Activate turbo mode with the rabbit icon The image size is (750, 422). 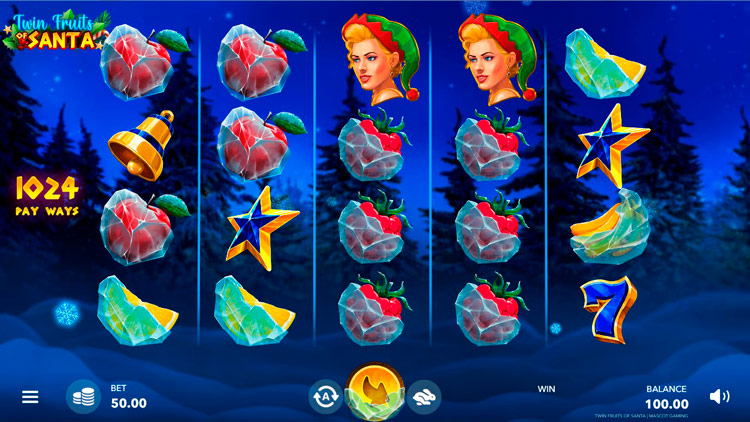(426, 396)
